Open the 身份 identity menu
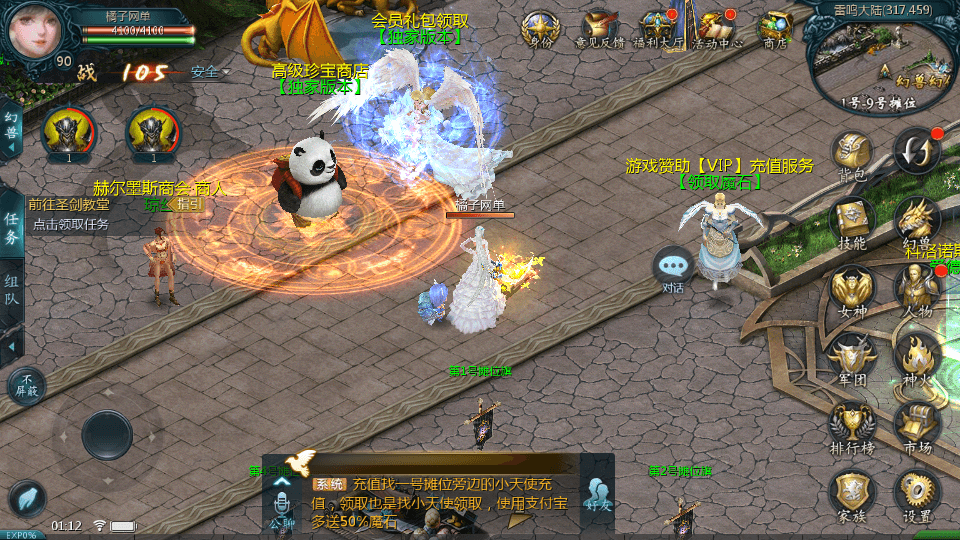The image size is (960, 540). (x=540, y=29)
